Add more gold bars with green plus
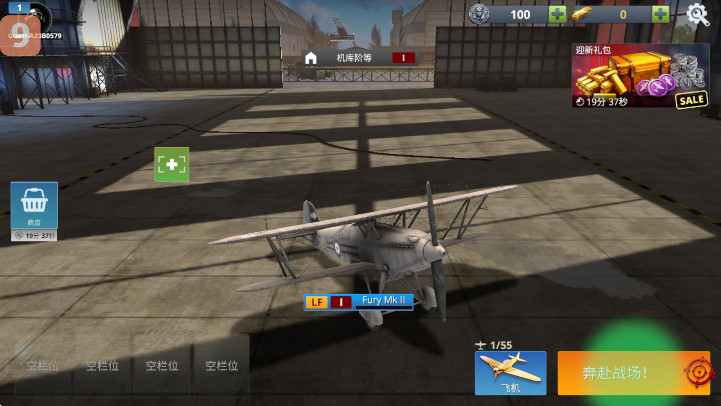Viewport: 721px width, 406px height. 660,14
